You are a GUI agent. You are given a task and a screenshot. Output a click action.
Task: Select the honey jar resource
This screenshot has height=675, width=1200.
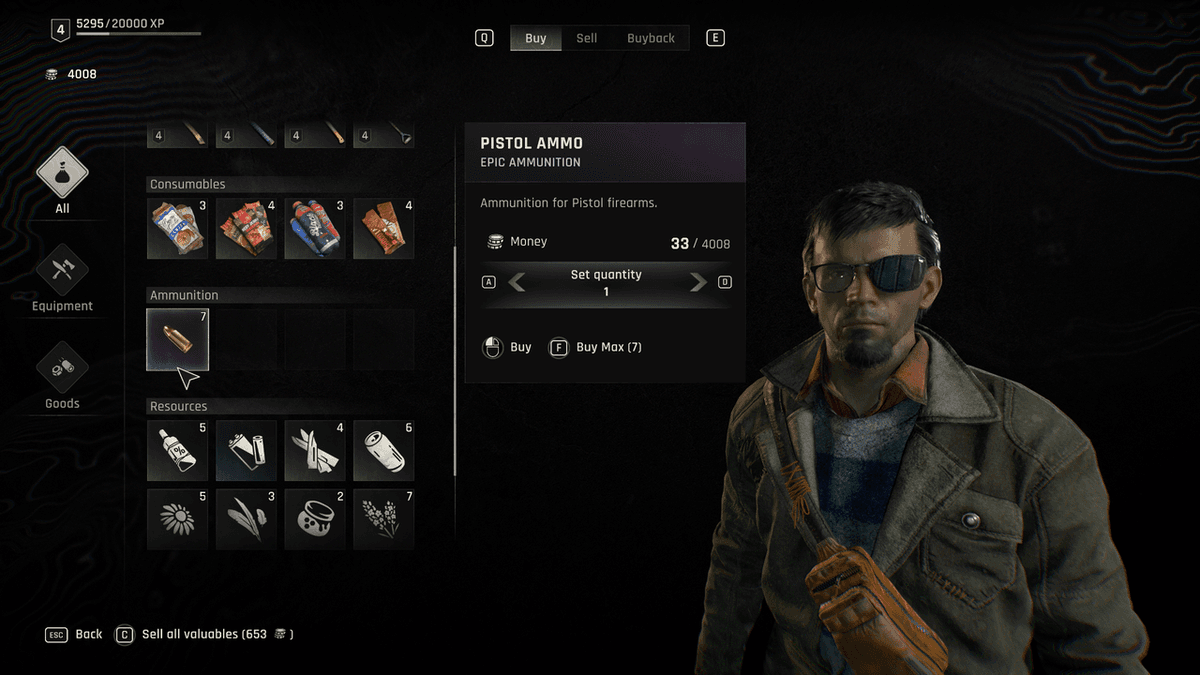coord(315,519)
